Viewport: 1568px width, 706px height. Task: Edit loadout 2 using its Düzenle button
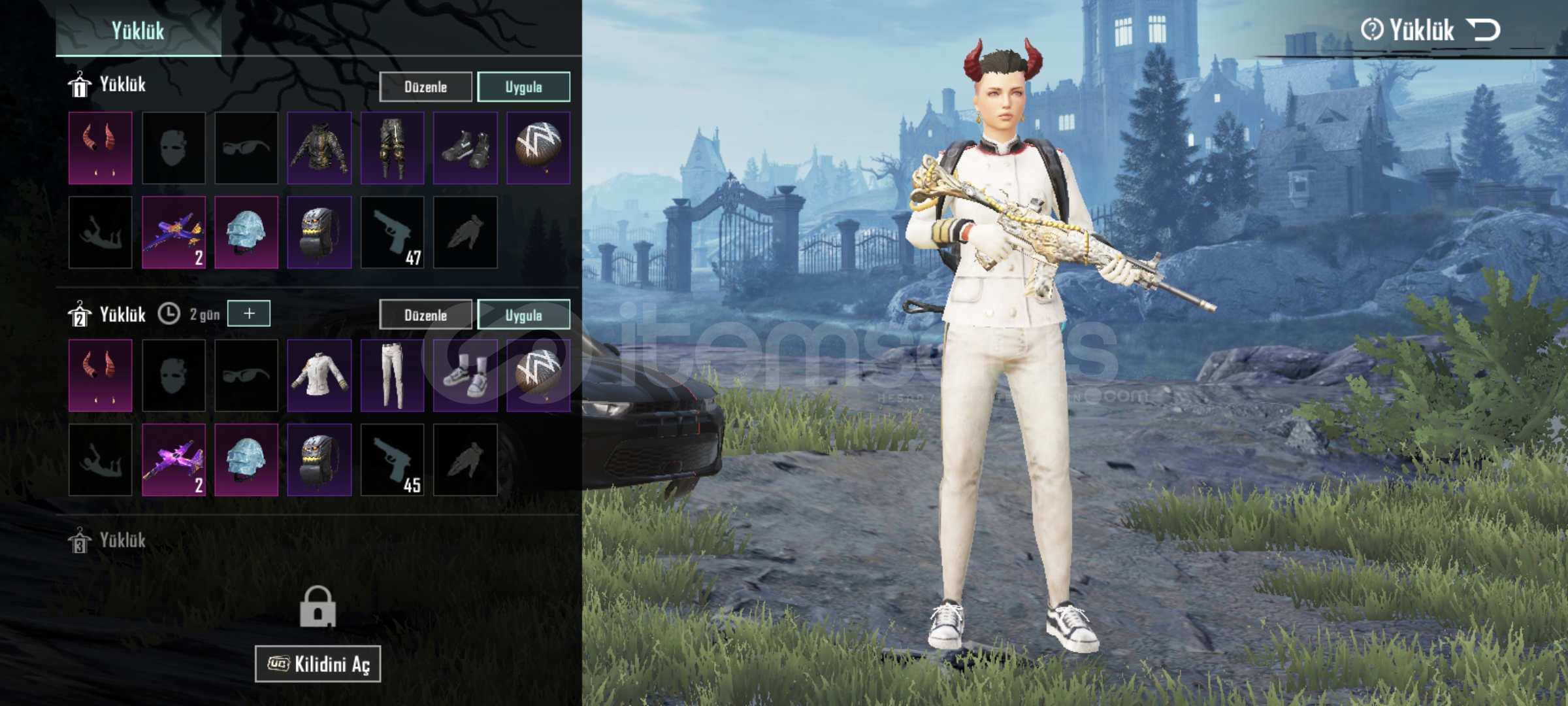[425, 315]
